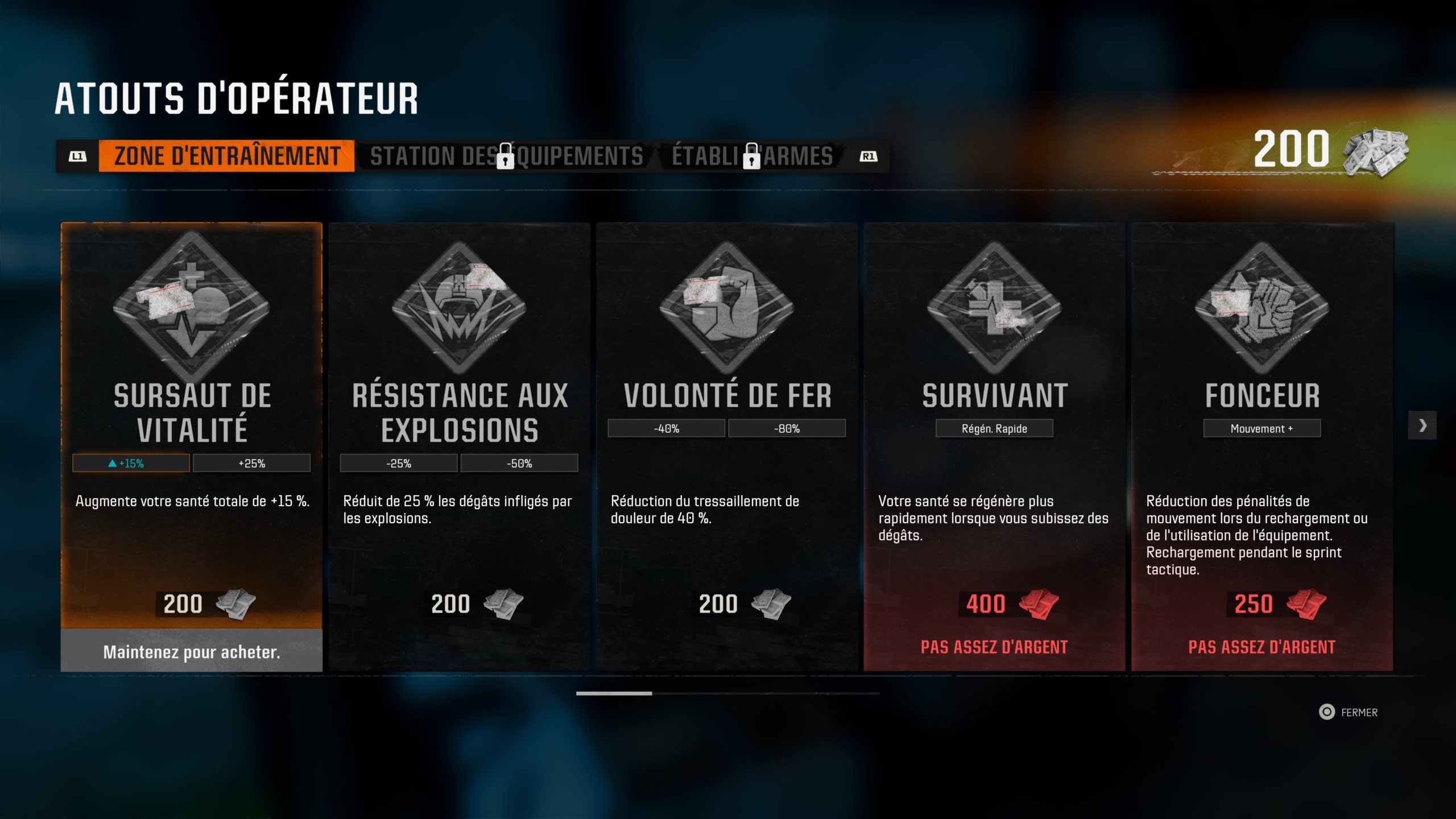Viewport: 1456px width, 819px height.
Task: Choose the -50% explosion resistance tier
Action: point(519,464)
